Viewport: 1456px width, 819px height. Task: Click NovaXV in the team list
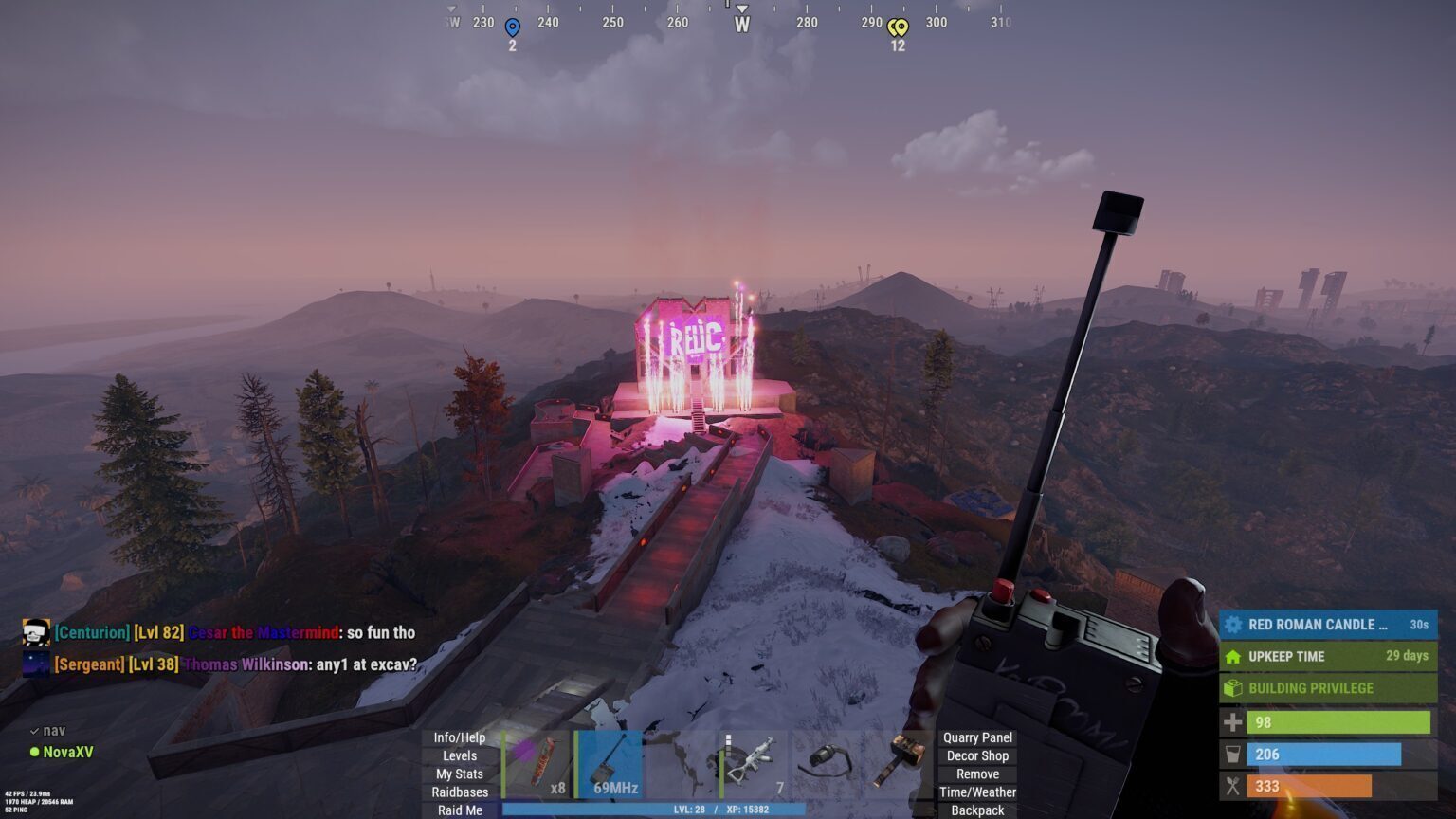click(x=68, y=753)
